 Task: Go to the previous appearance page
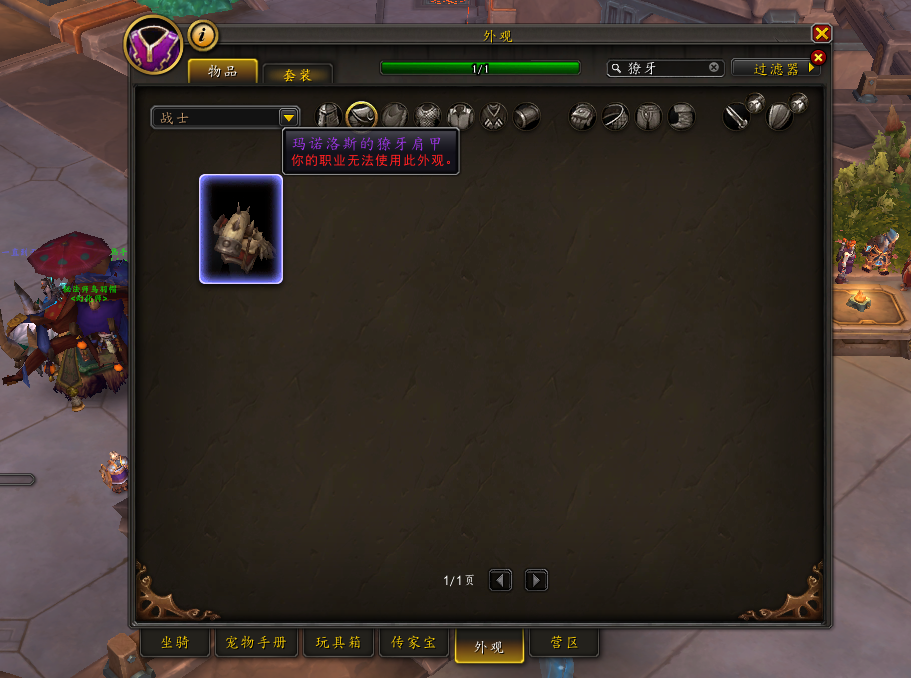pos(500,580)
